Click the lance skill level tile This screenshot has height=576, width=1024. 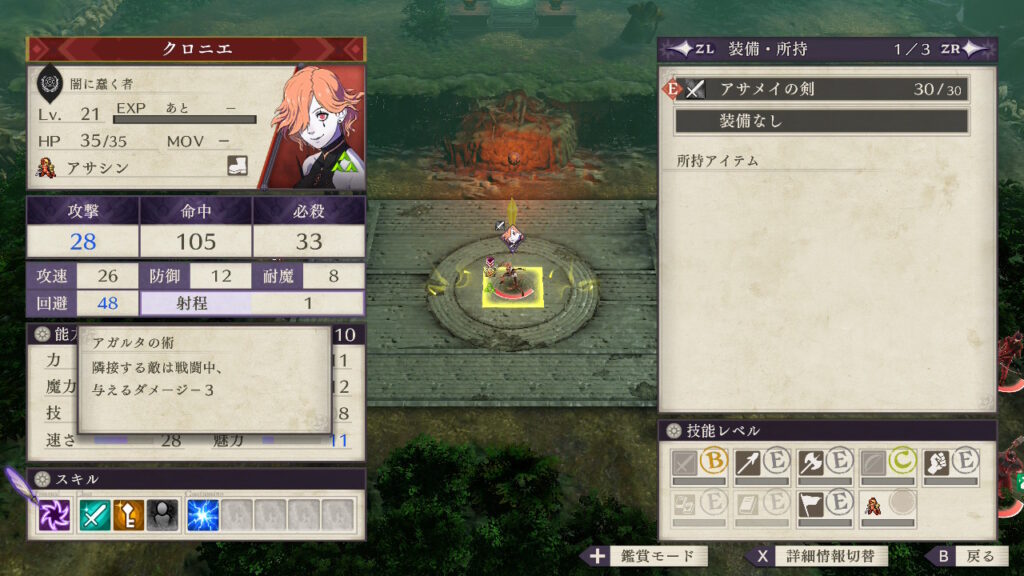click(x=761, y=465)
